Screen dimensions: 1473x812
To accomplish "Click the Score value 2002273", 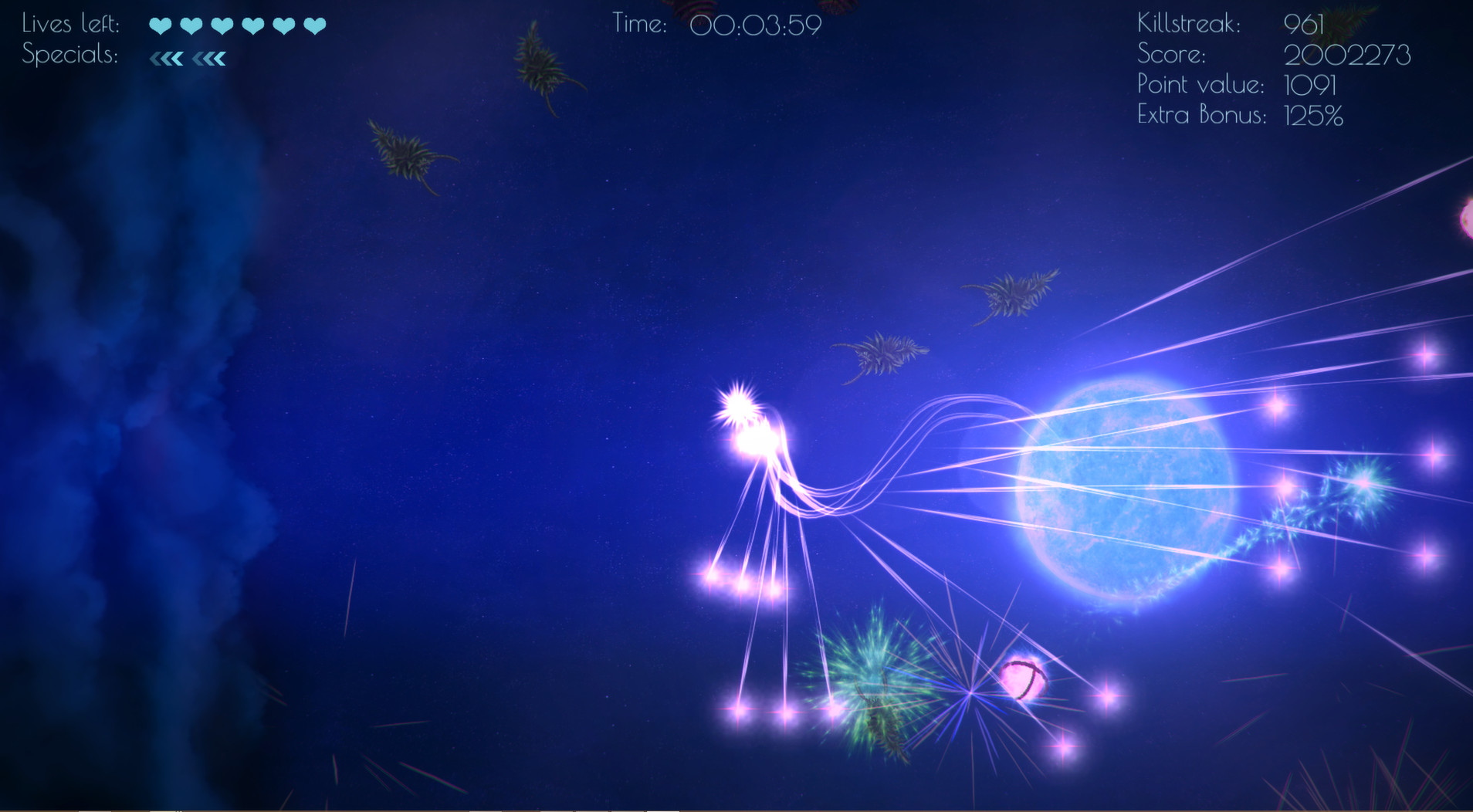I will tap(1347, 54).
